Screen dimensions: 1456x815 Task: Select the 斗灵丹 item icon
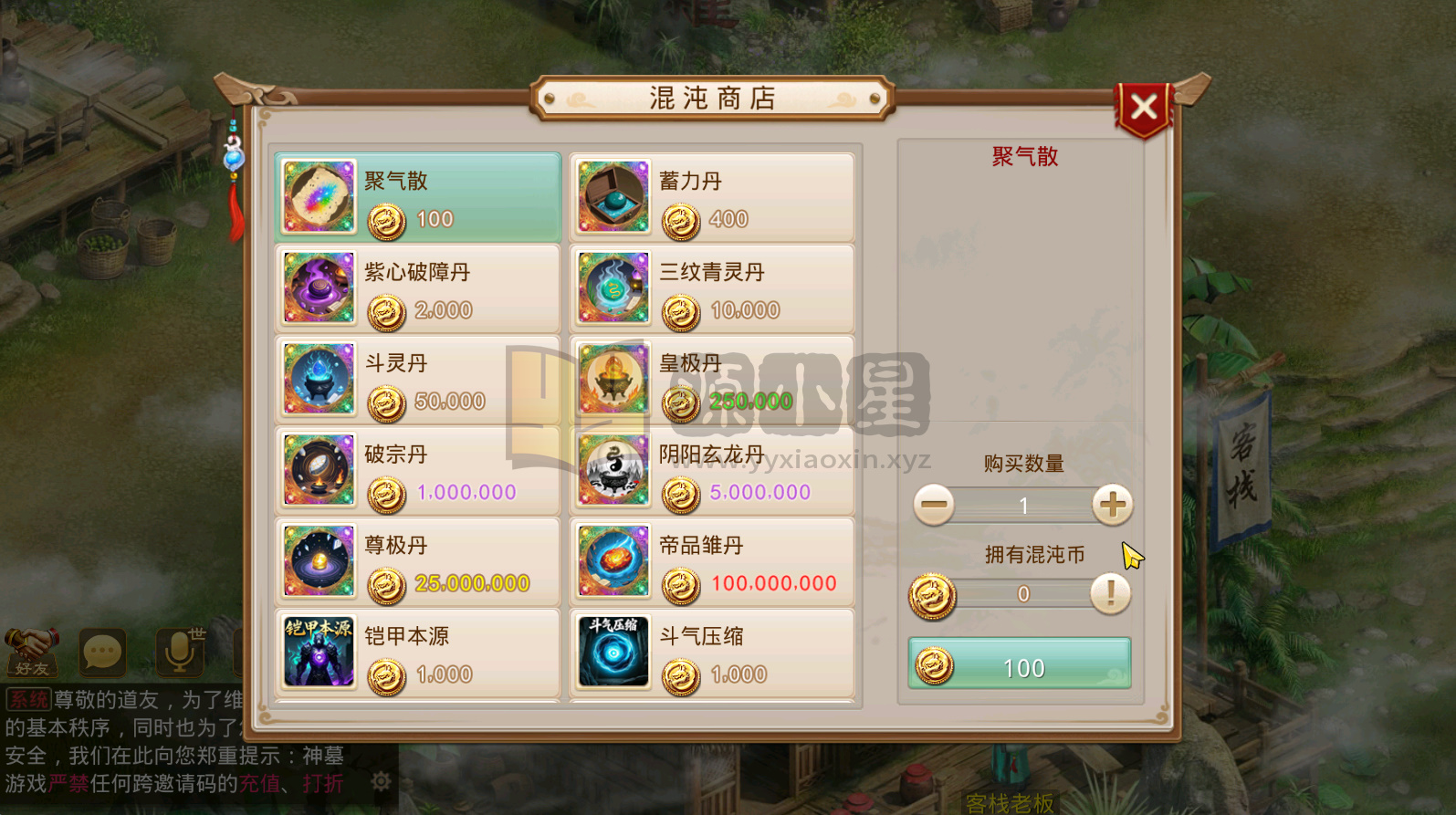pos(317,379)
